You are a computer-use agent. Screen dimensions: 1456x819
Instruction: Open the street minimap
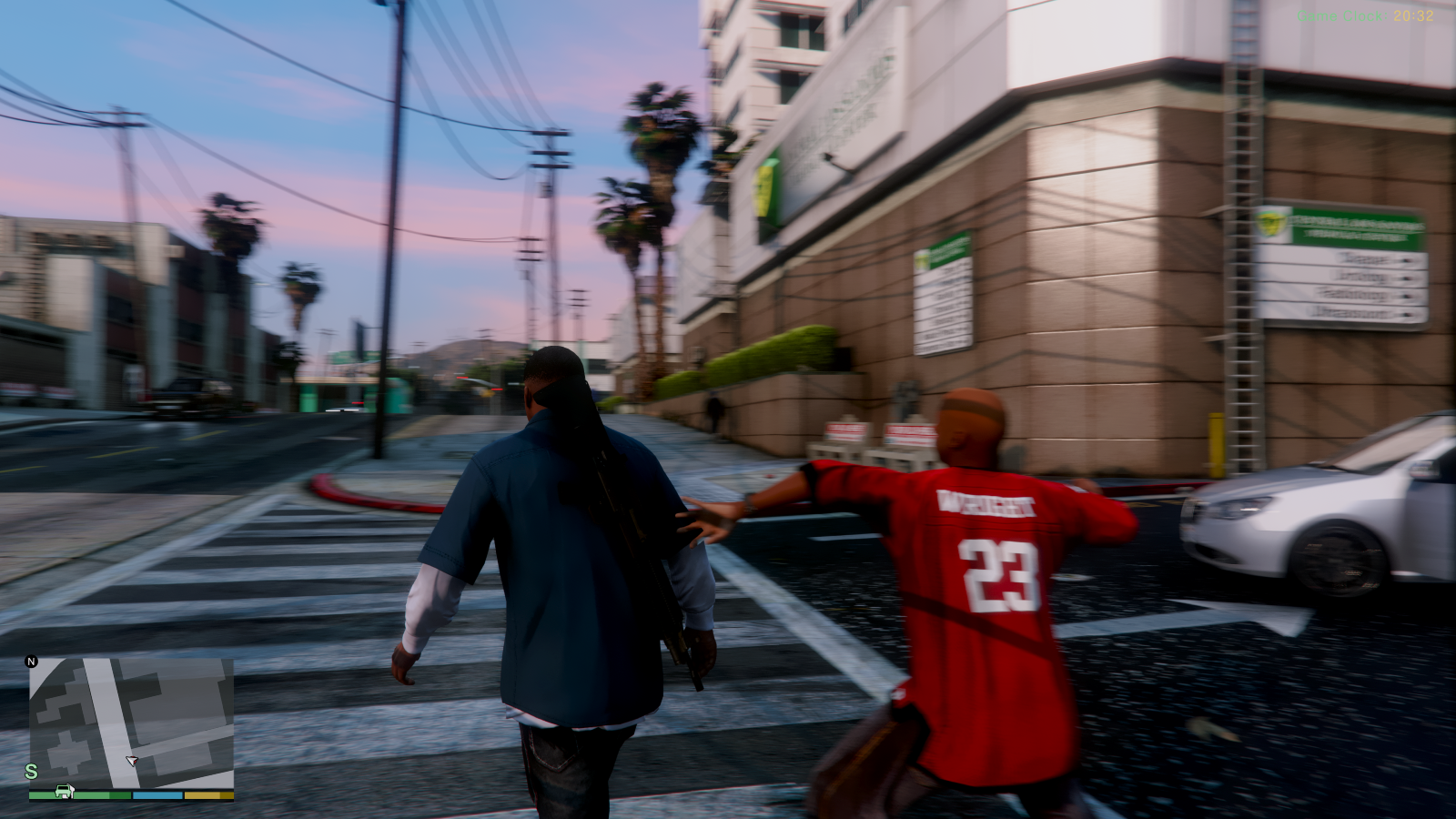(x=131, y=723)
